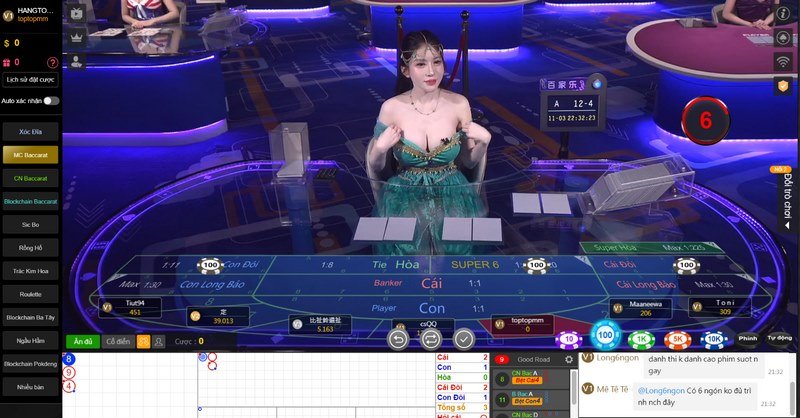Confirm the bet with the checkmark button
This screenshot has width=800, height=418.
[x=464, y=338]
